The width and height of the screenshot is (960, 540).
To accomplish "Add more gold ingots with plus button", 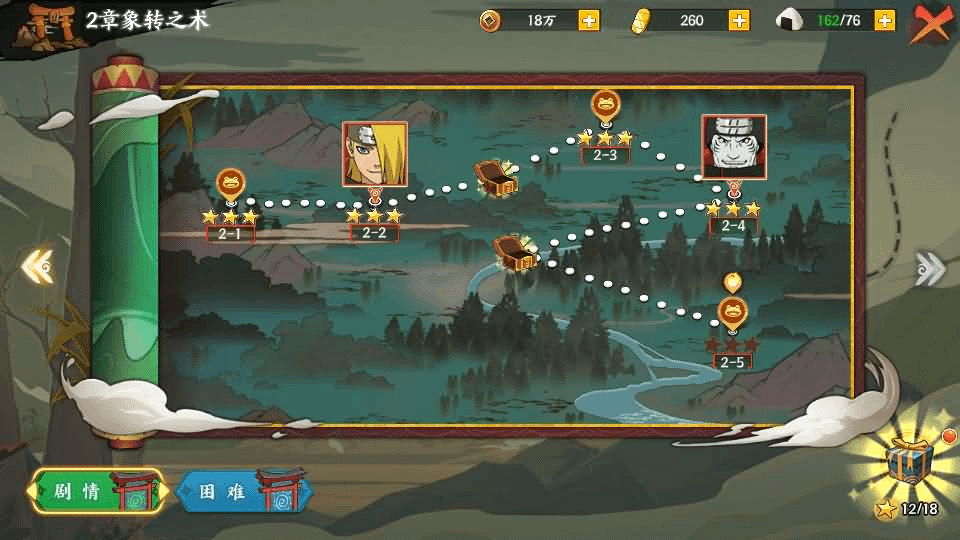I will 739,20.
